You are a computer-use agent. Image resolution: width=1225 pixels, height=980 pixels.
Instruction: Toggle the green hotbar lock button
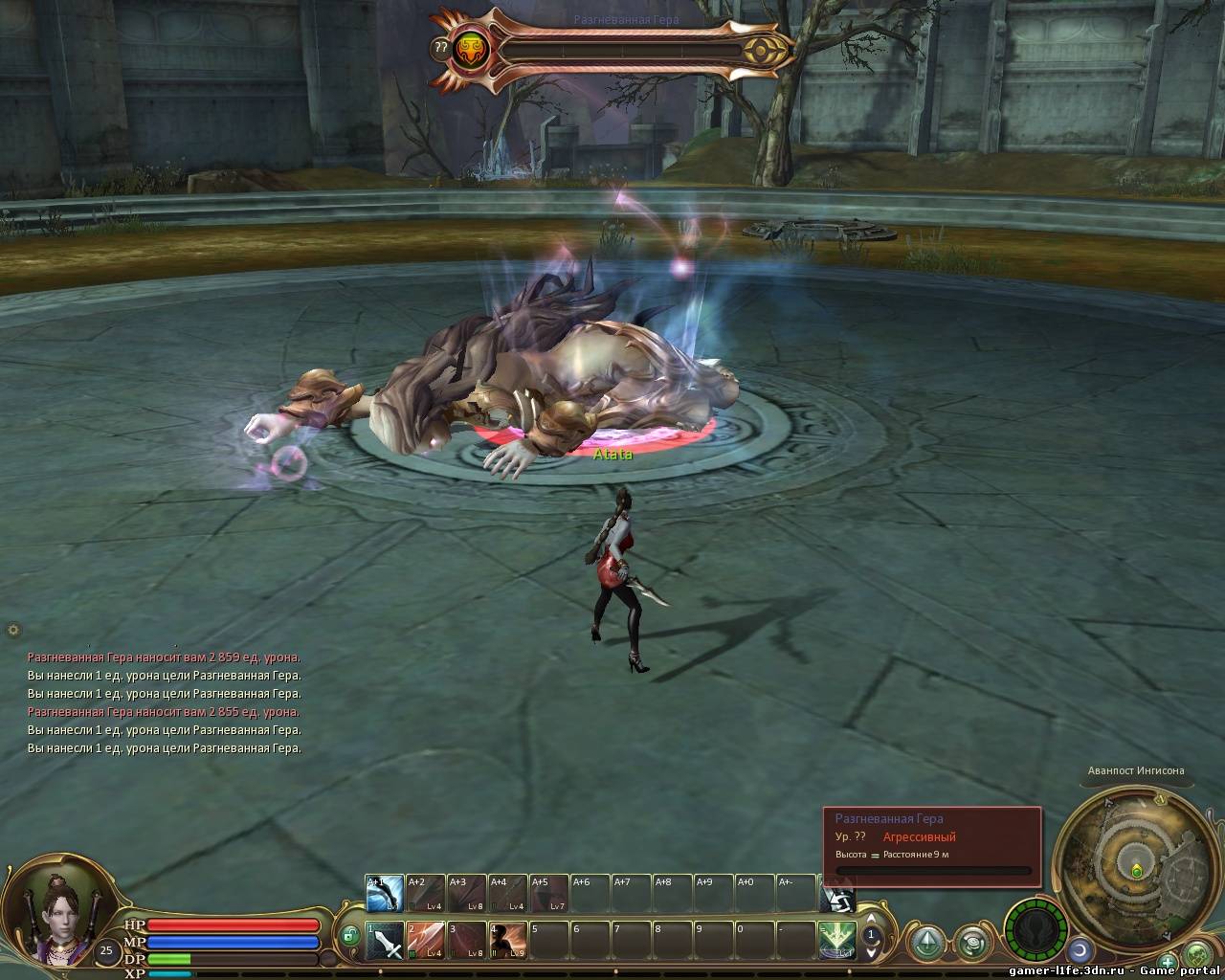pos(349,935)
